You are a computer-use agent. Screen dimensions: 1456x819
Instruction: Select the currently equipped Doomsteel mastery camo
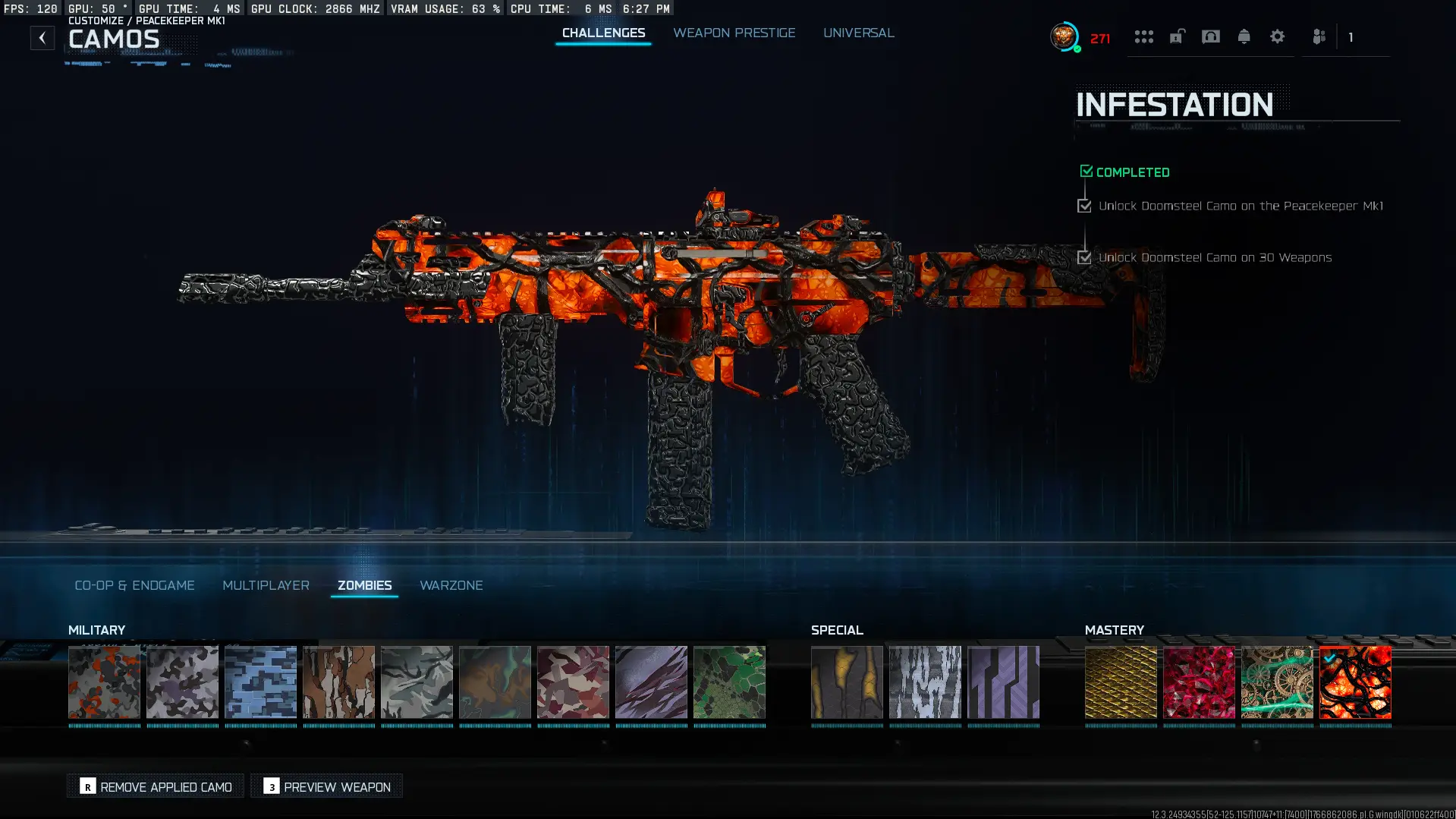1357,682
